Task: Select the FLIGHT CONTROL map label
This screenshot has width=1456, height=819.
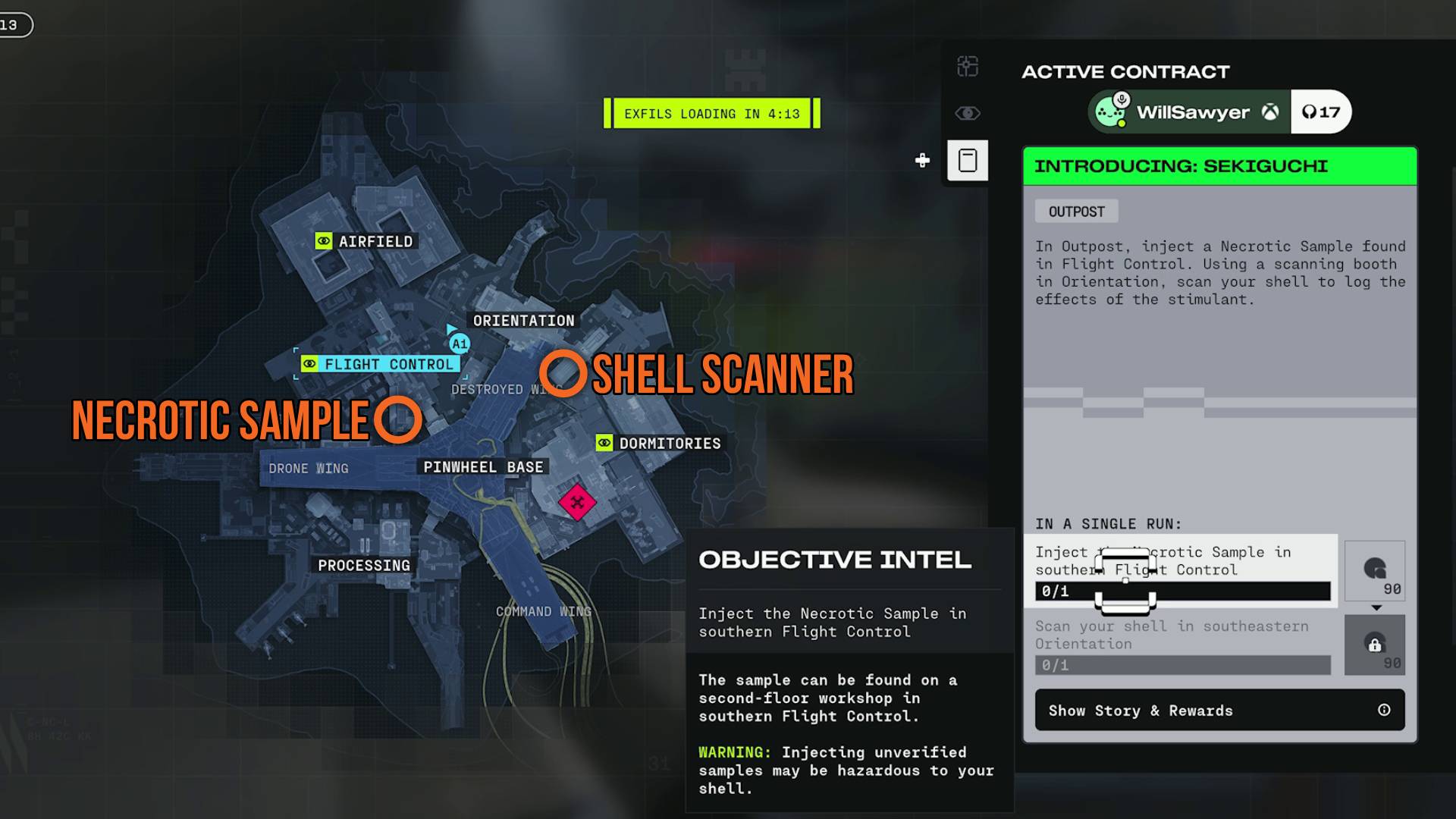Action: click(x=381, y=364)
